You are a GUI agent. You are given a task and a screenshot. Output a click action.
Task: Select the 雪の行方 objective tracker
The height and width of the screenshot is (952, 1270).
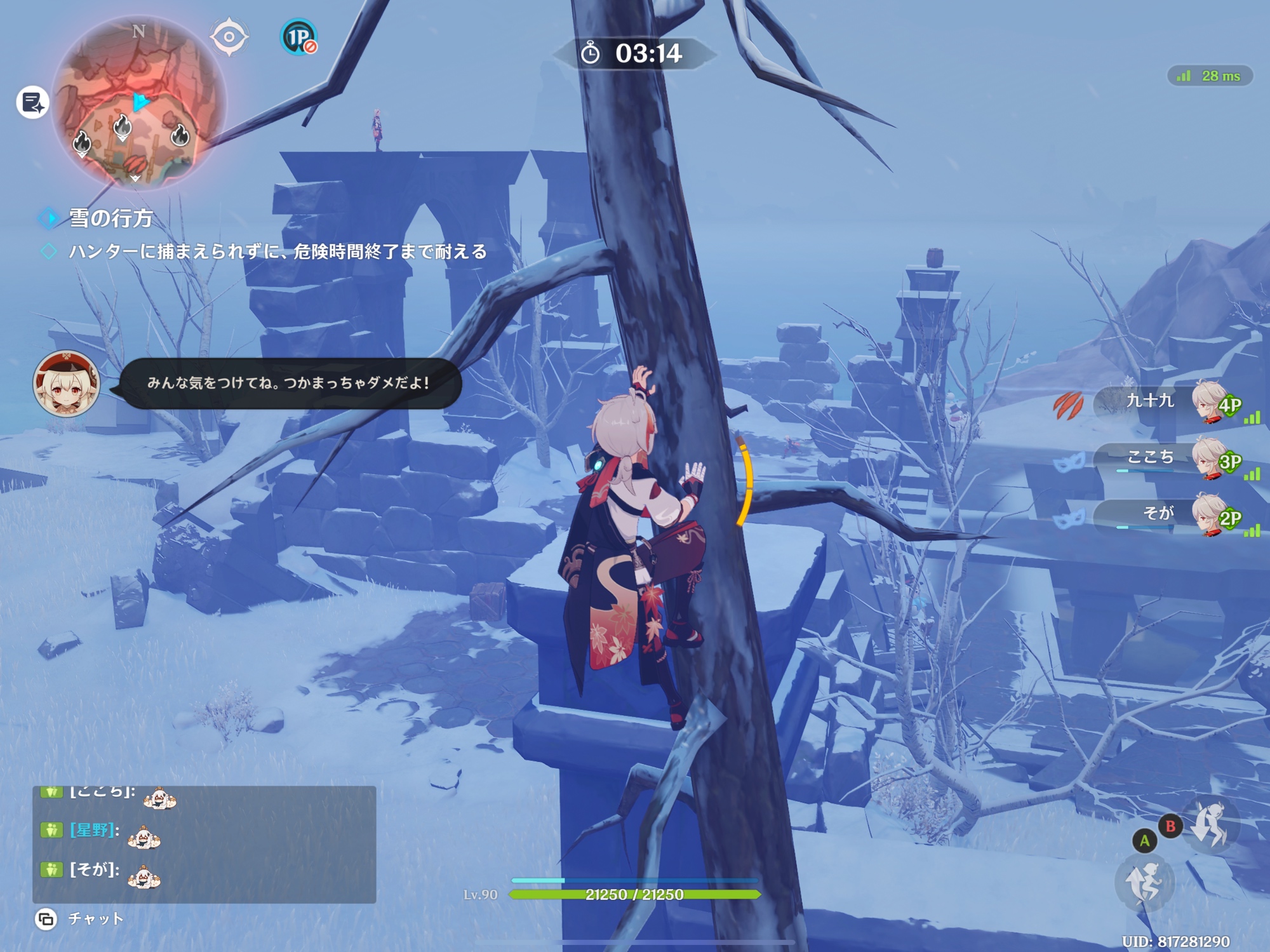(110, 218)
